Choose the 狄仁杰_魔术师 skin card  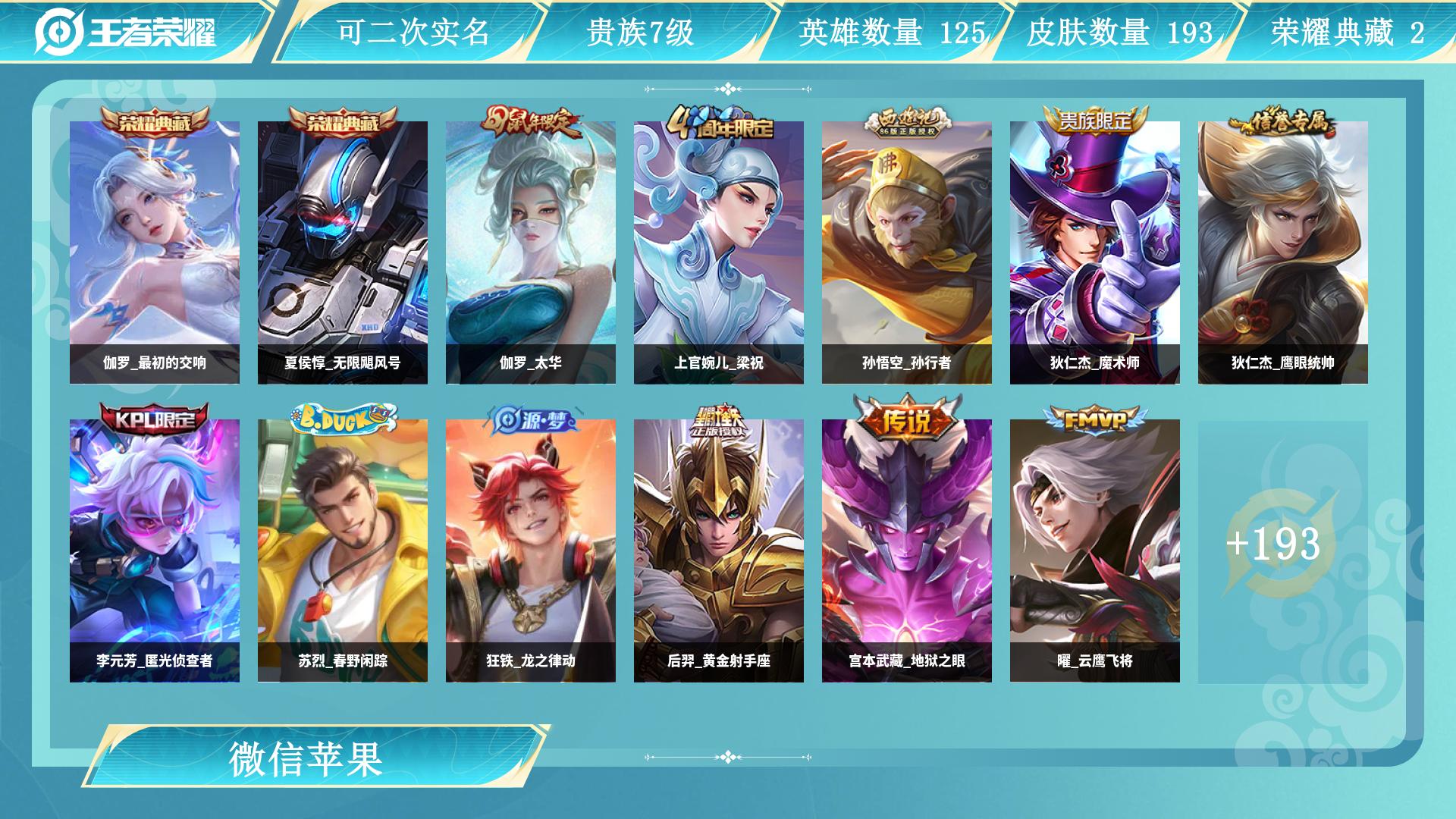(x=1095, y=252)
